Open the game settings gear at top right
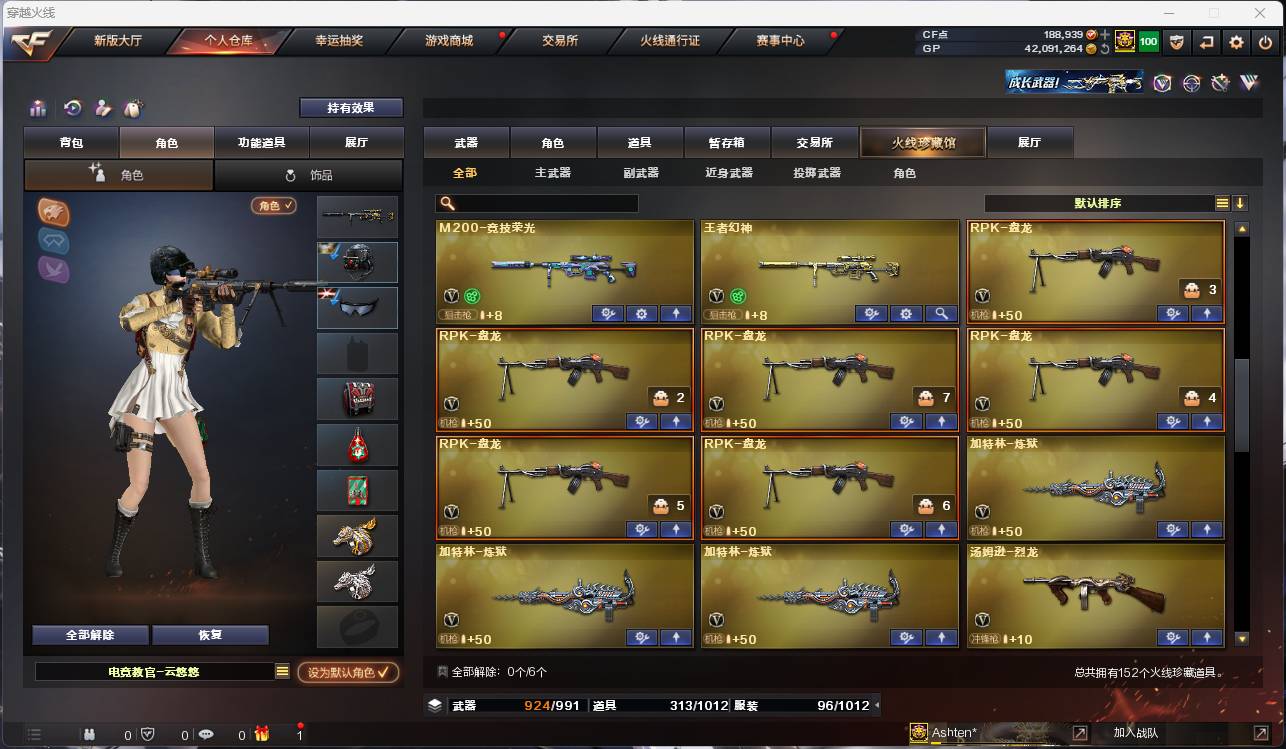Screen dimensions: 1286x749 tap(1236, 41)
